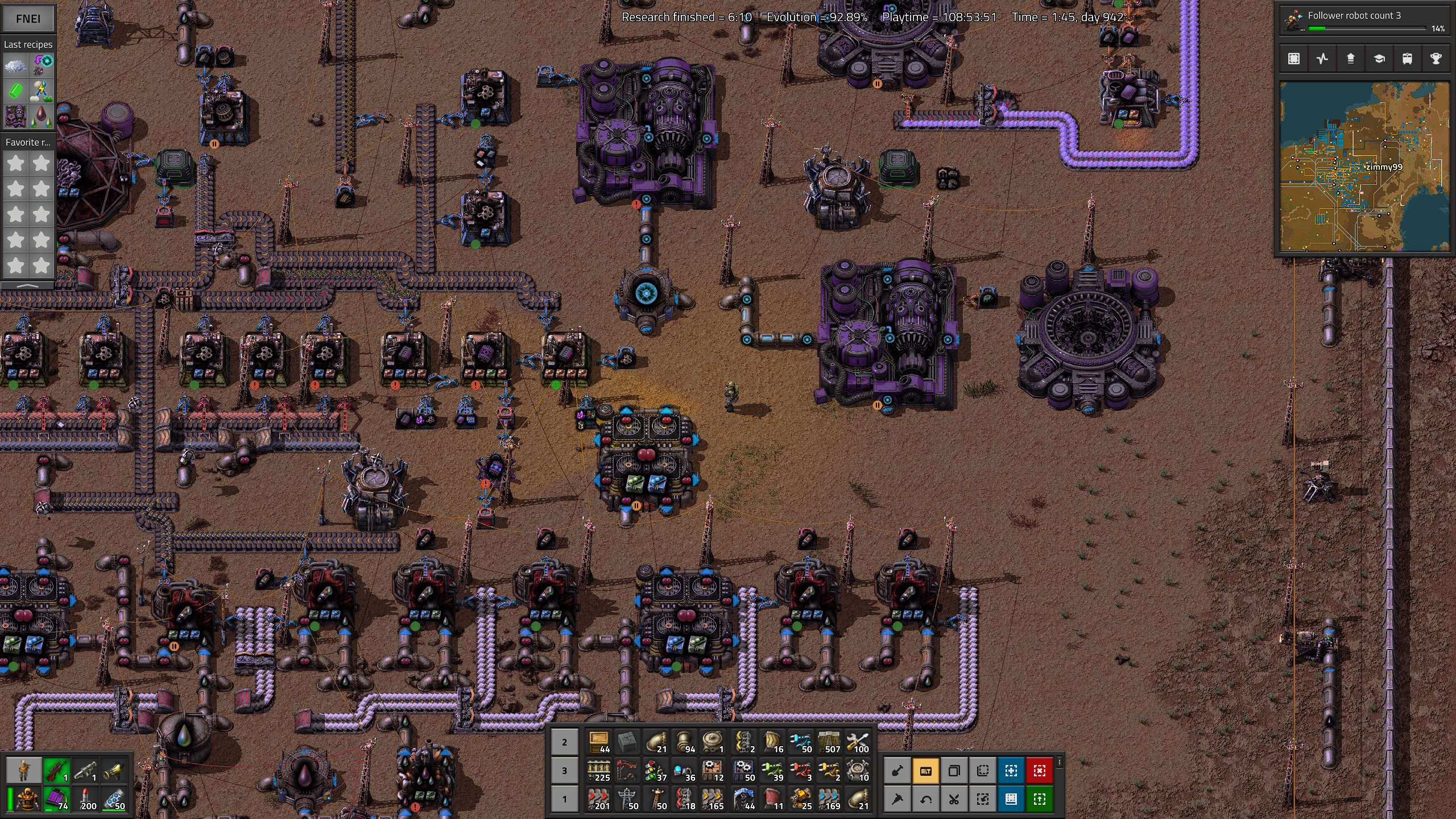Screen dimensions: 1456x819
Task: Click the undo arrow button
Action: (x=925, y=799)
